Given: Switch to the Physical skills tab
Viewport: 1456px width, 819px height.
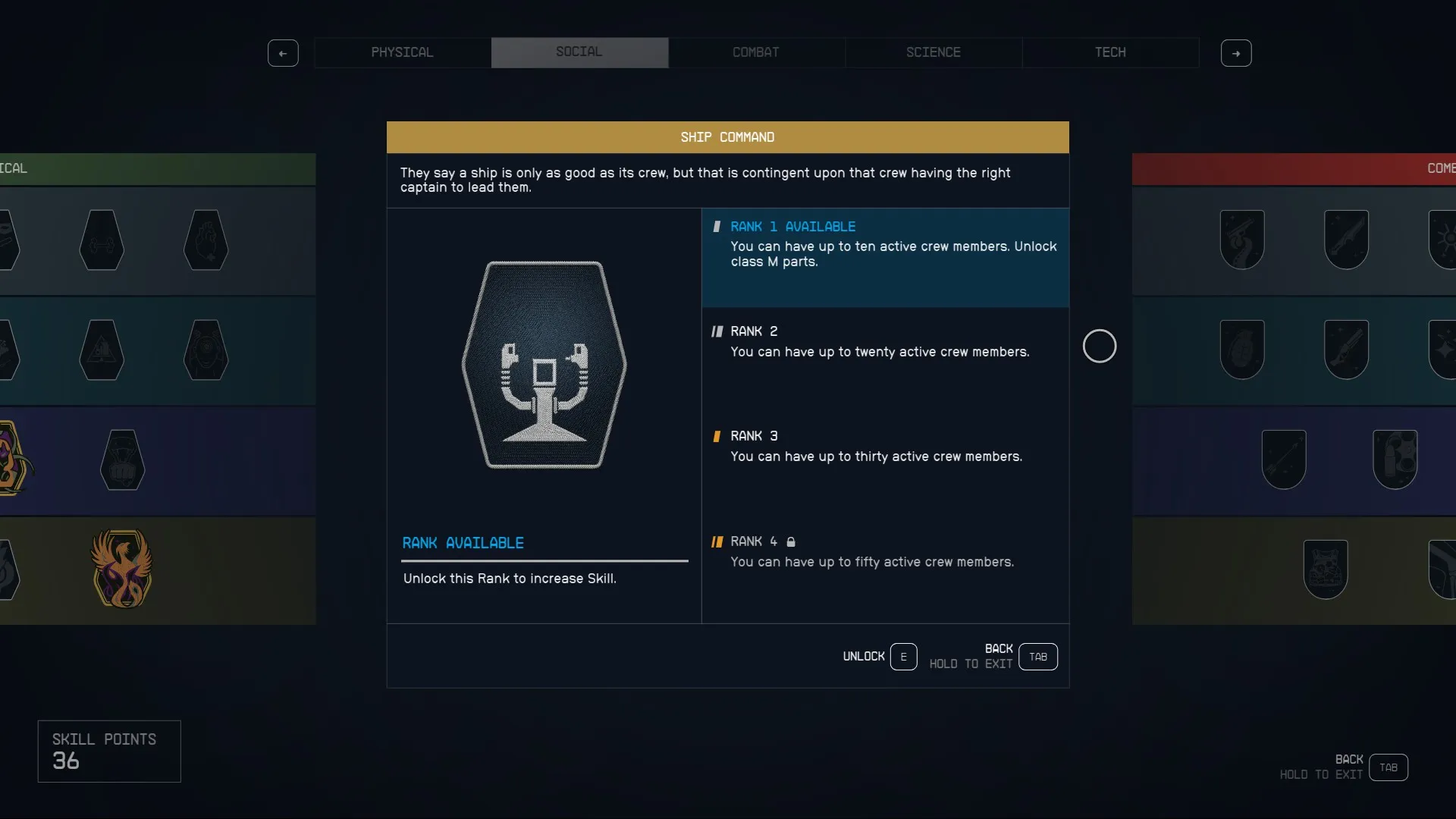Looking at the screenshot, I should (x=402, y=52).
